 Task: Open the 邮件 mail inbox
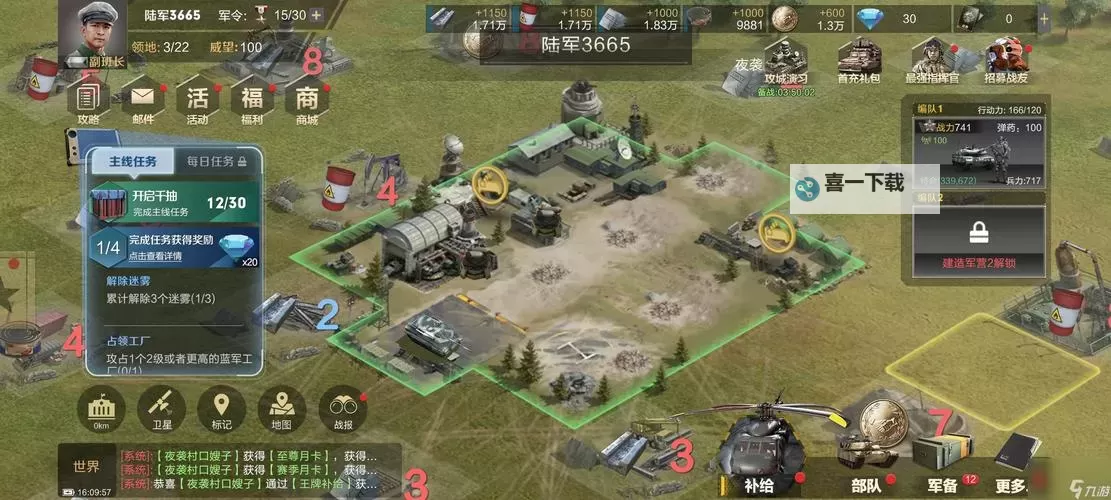coord(143,99)
